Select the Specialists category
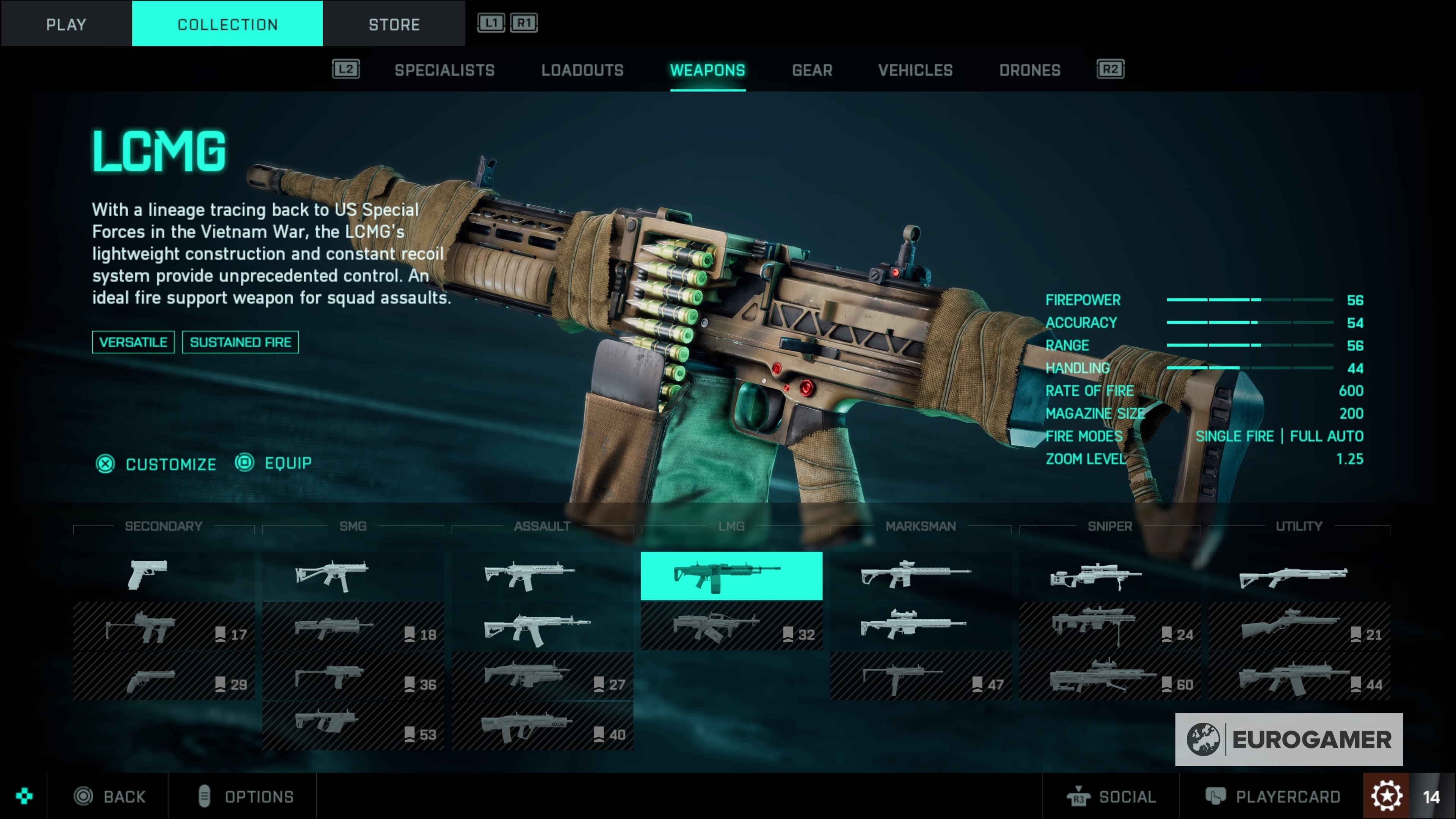 [444, 70]
